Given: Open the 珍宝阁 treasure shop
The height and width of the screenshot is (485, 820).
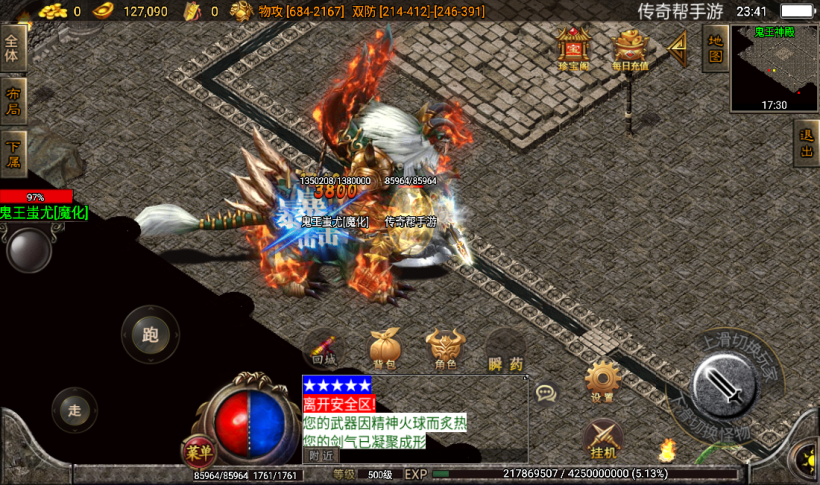Looking at the screenshot, I should coord(574,48).
